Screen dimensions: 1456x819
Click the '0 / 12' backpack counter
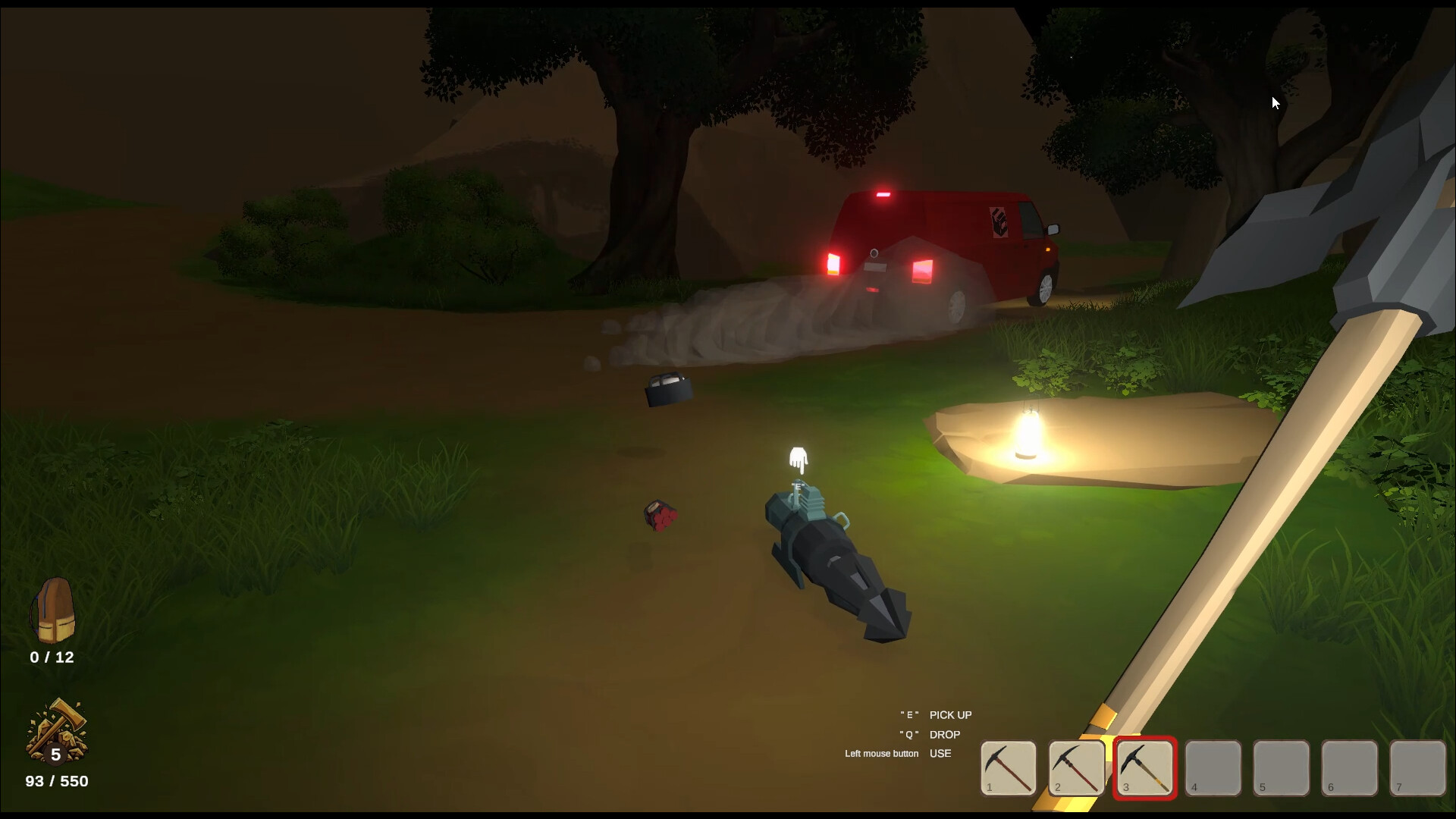tap(52, 657)
